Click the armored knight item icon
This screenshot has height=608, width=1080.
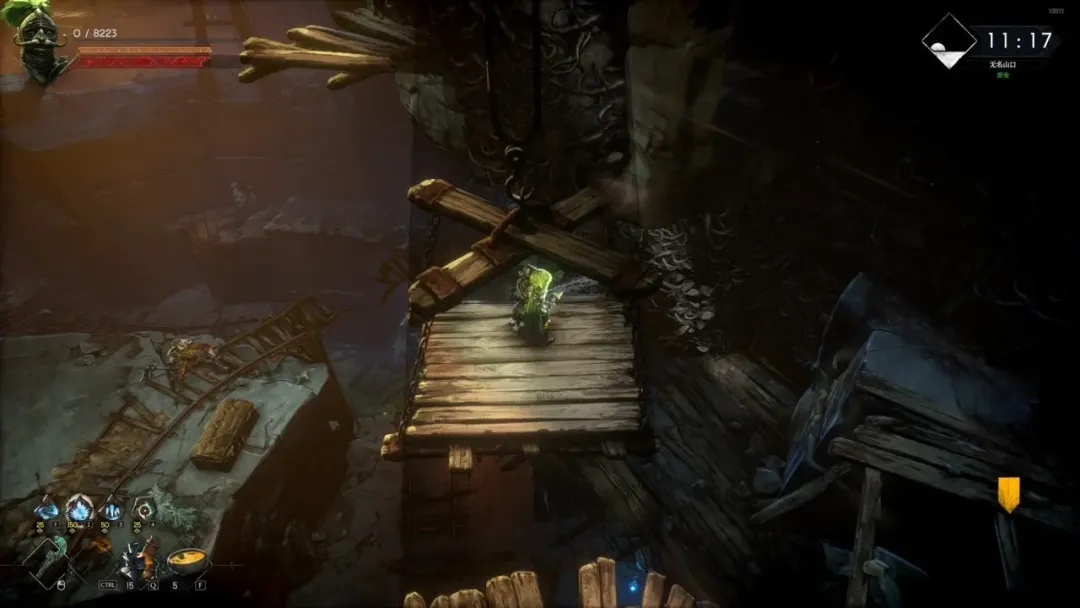pos(138,560)
